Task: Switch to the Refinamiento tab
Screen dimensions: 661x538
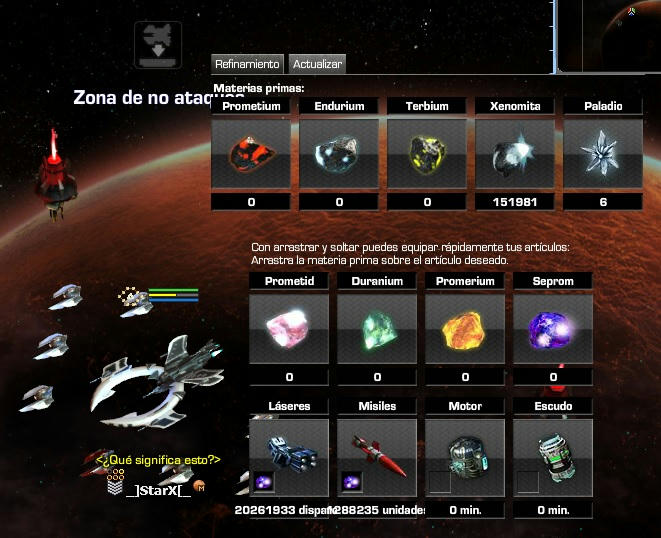Action: 248,64
